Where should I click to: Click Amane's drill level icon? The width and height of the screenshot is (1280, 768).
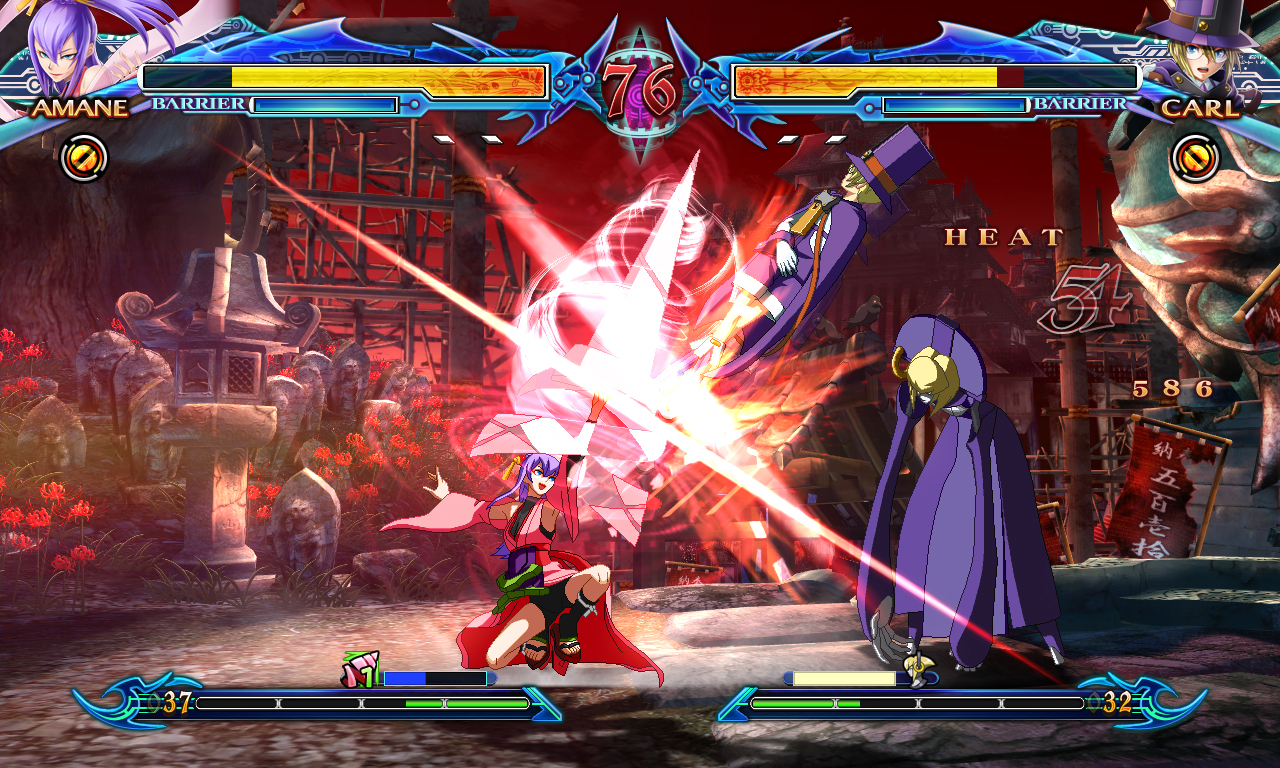[359, 671]
